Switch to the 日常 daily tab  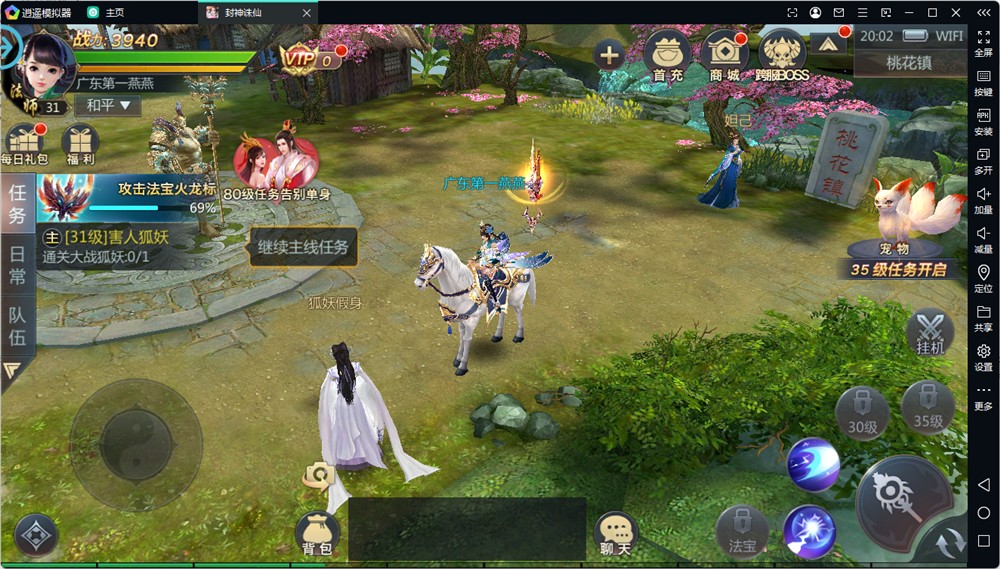click(17, 264)
